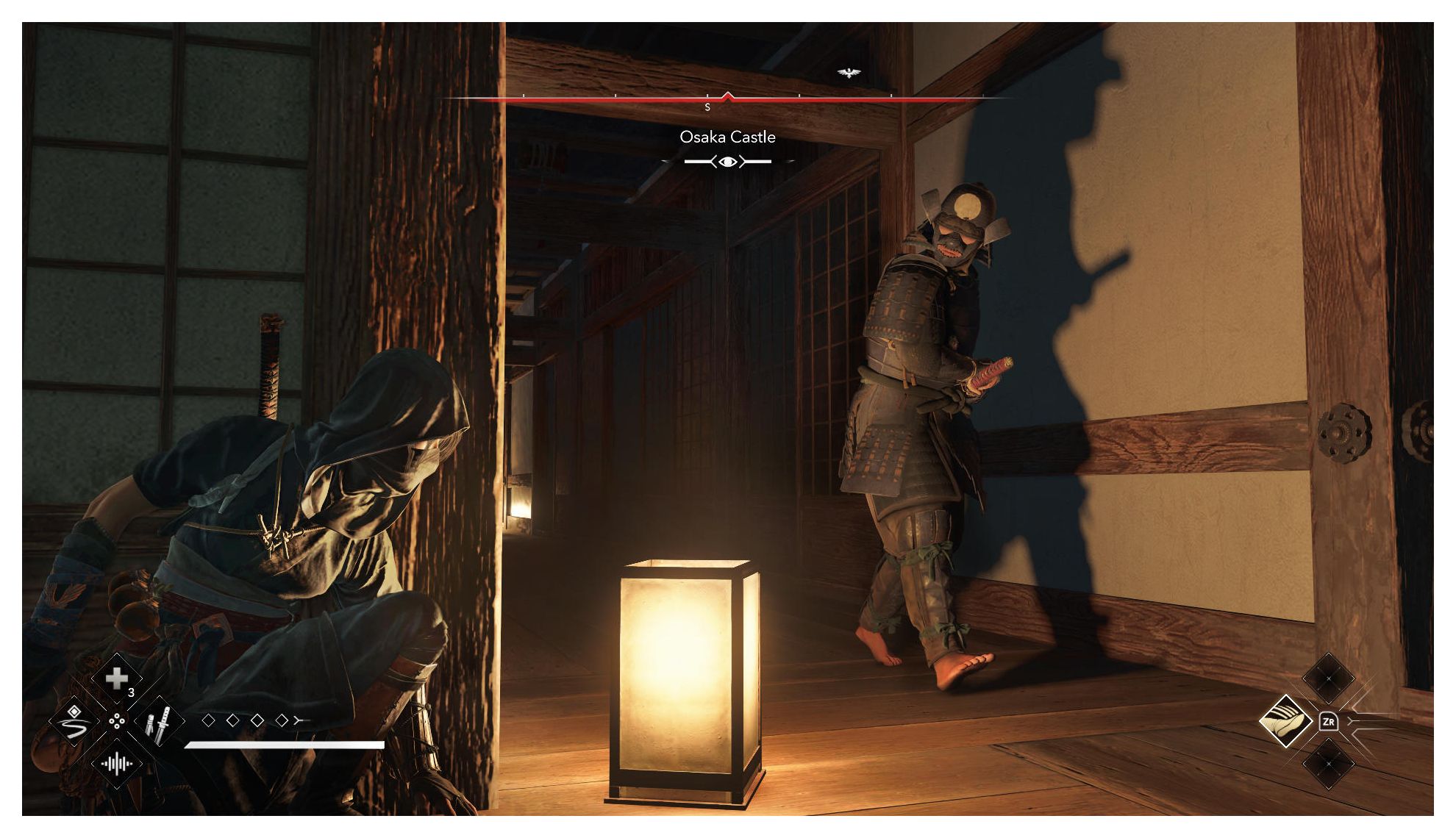Click the eye detection indicator
Screen dimensions: 1456x838
click(727, 162)
